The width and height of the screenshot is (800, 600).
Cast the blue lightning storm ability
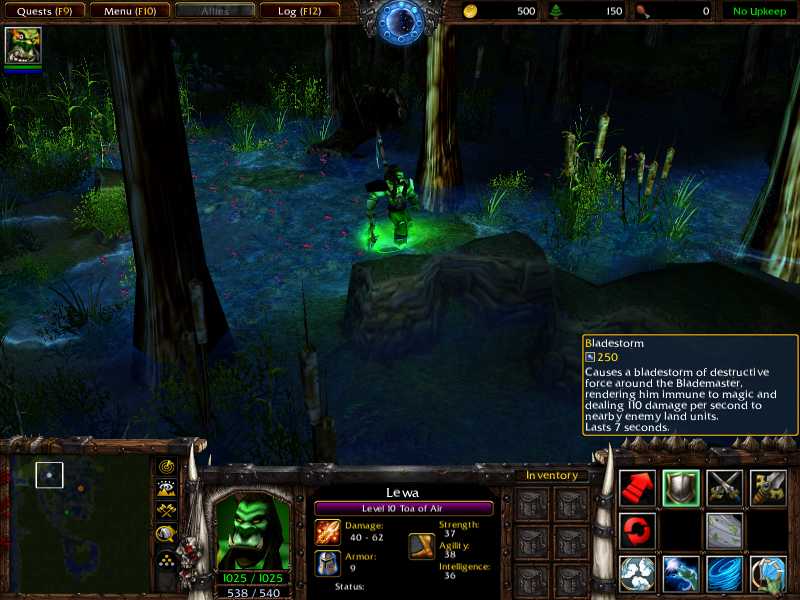681,574
